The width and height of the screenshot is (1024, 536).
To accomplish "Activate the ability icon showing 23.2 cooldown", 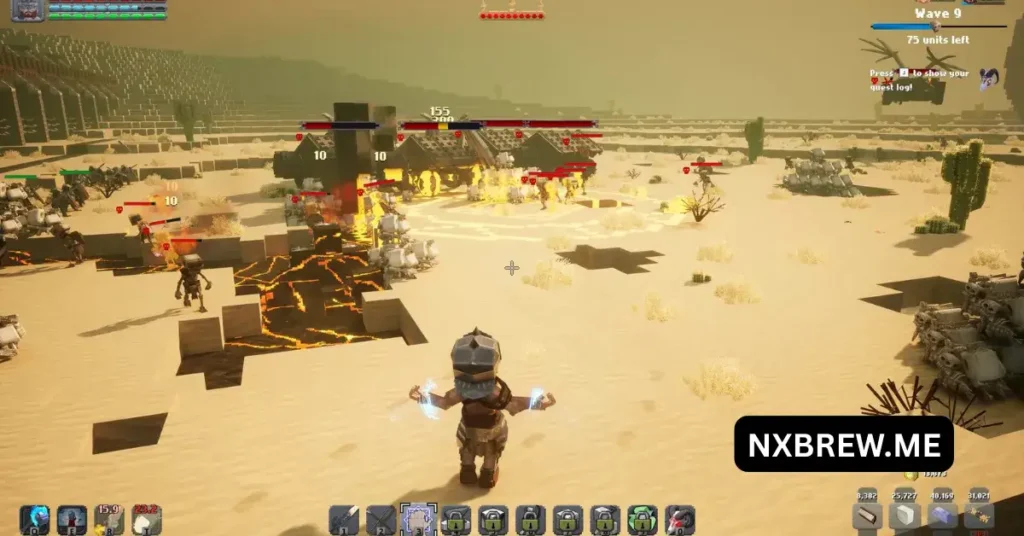I will click(147, 519).
